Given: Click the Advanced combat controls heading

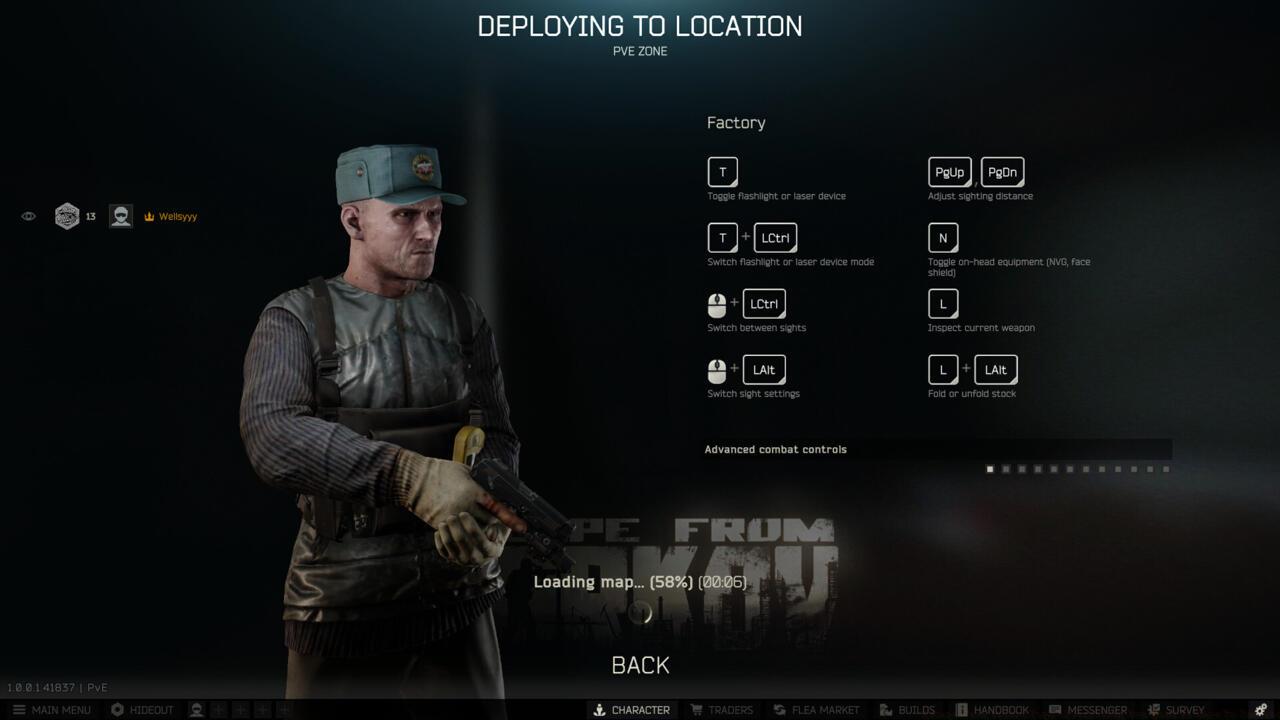Looking at the screenshot, I should (x=775, y=449).
